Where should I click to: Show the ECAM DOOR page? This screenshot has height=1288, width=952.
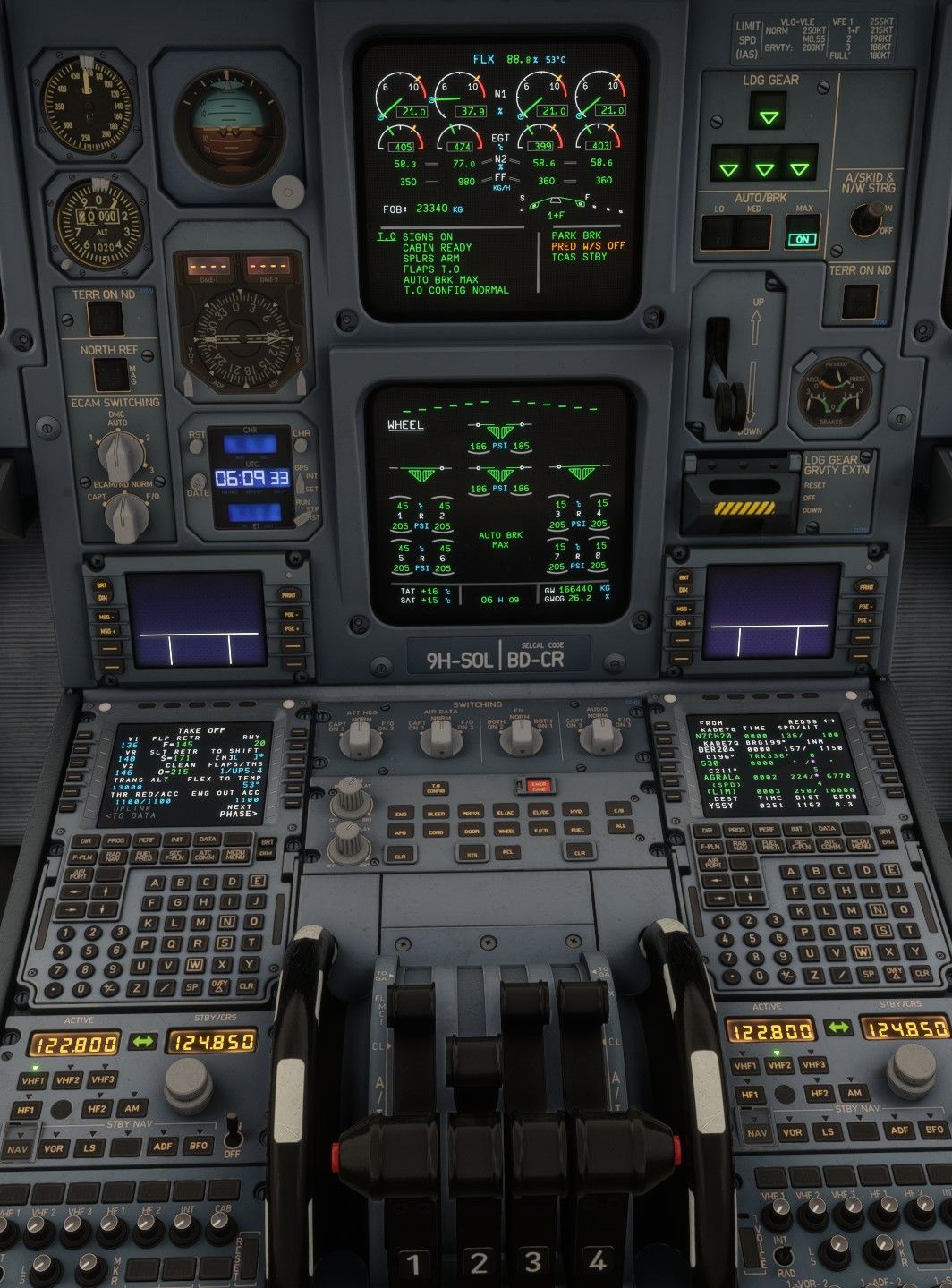click(471, 832)
